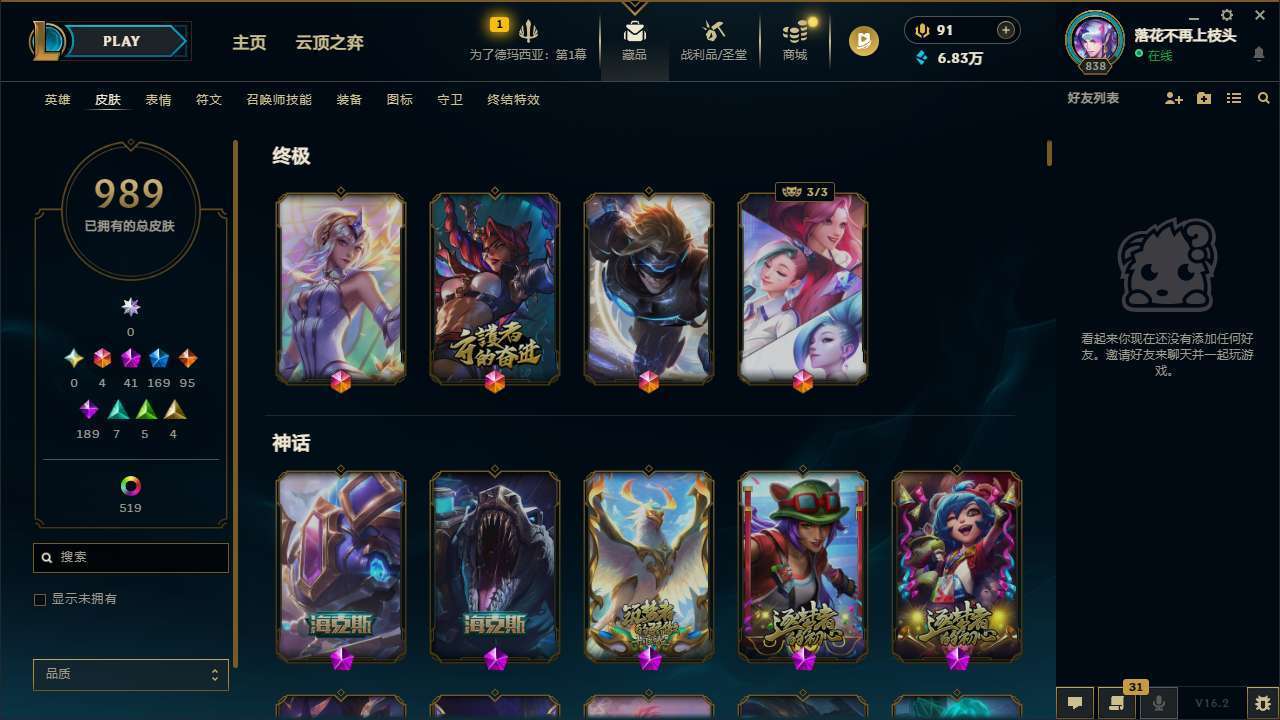Open the 品质 quality dropdown
The image size is (1280, 720).
click(130, 674)
